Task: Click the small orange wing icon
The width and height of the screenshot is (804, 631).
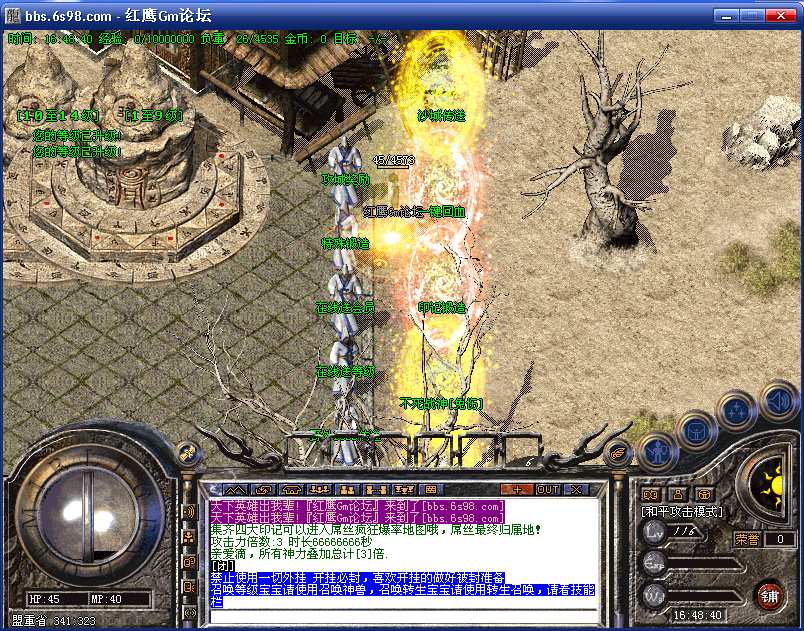Action: coord(619,453)
